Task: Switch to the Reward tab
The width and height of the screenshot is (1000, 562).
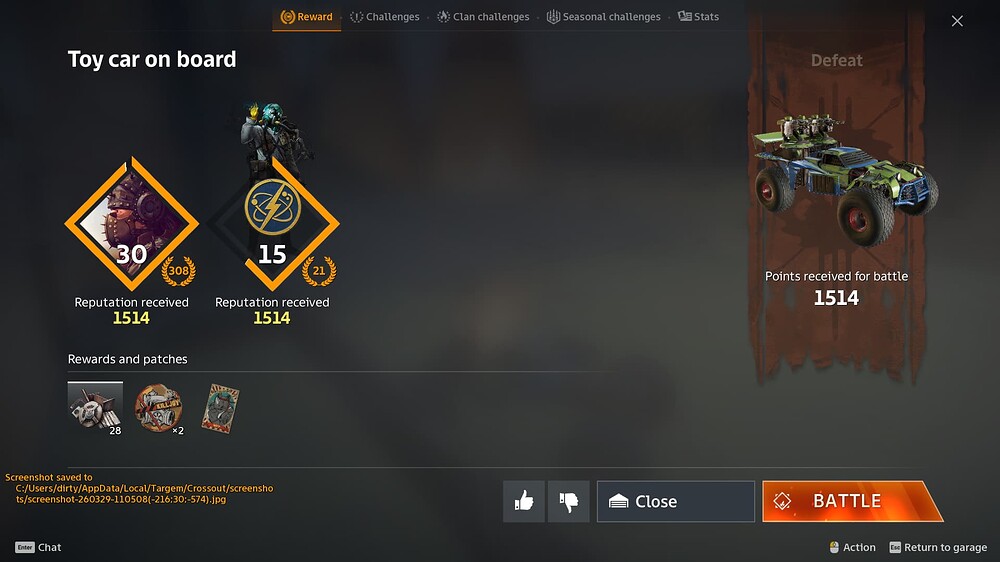Action: [x=306, y=17]
